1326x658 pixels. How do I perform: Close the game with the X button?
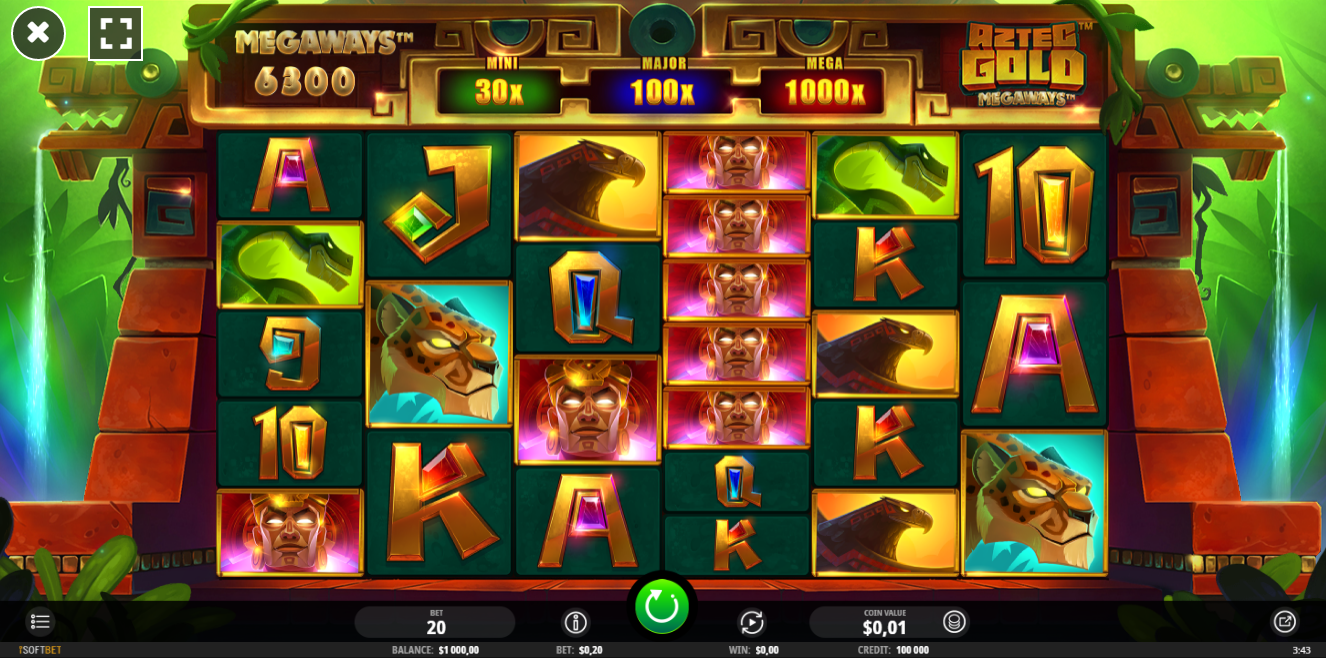(x=38, y=33)
